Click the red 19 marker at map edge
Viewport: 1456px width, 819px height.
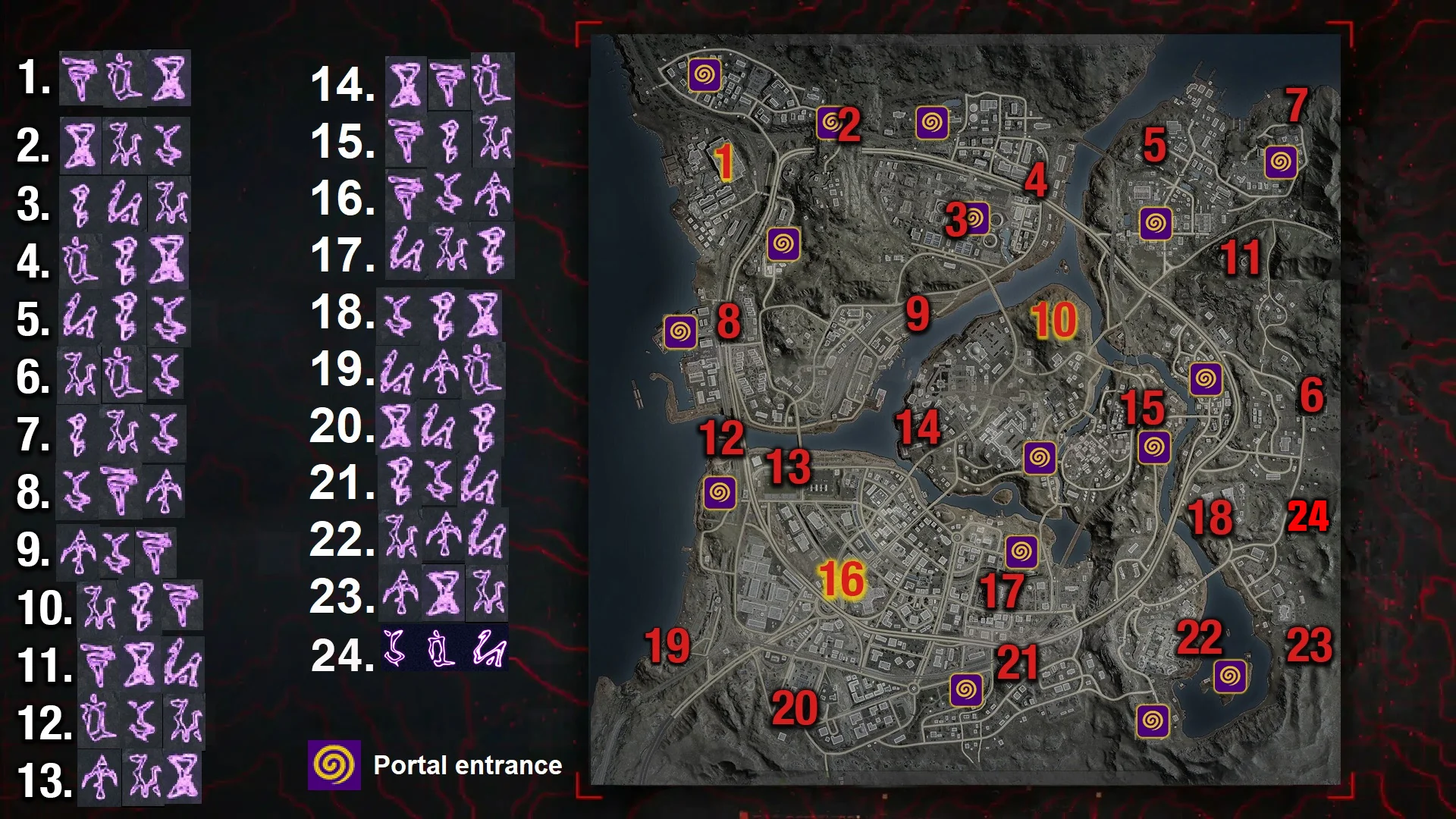666,645
